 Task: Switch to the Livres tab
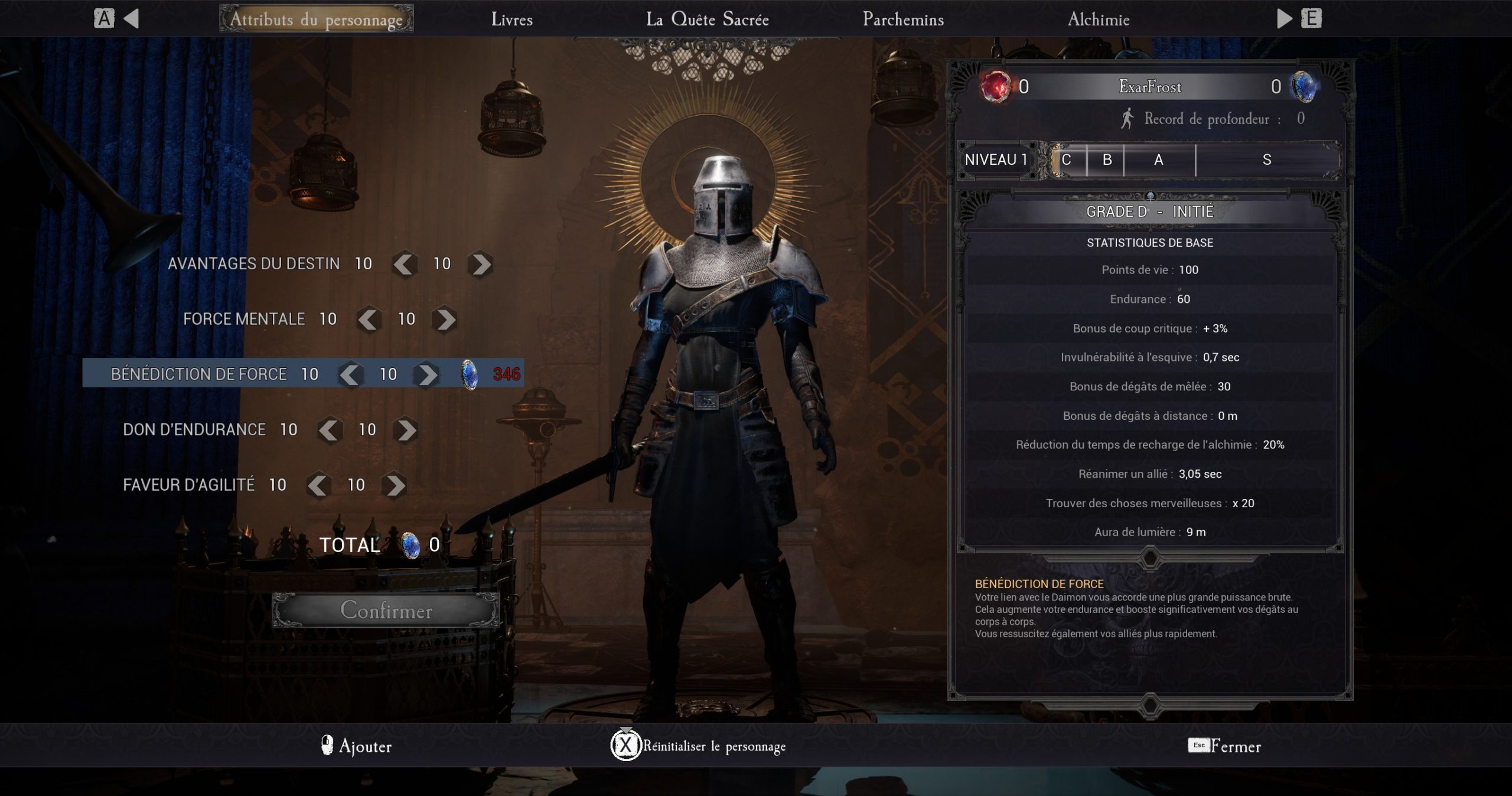[511, 19]
